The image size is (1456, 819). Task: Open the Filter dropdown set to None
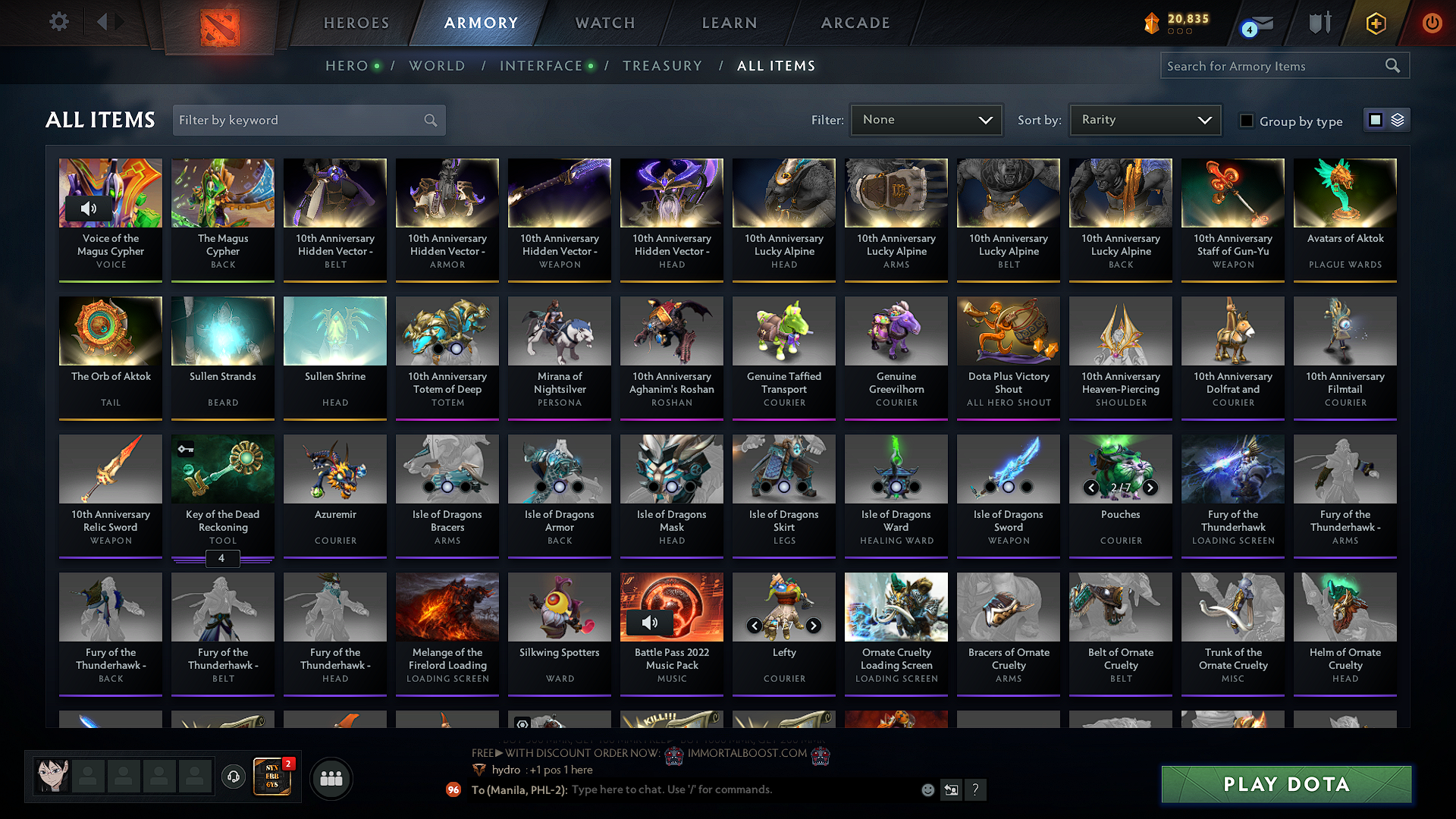[925, 119]
